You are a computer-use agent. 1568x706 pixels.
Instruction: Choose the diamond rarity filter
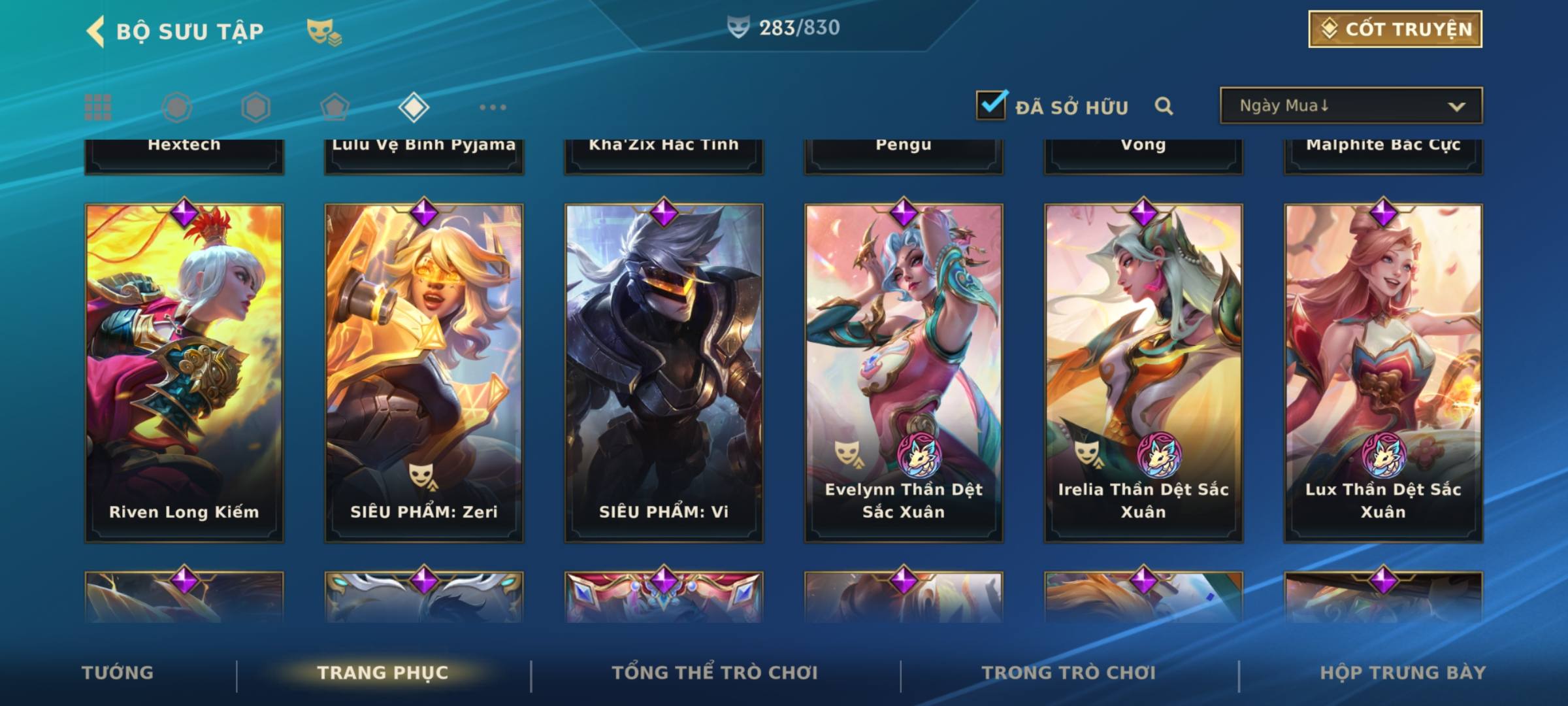414,107
